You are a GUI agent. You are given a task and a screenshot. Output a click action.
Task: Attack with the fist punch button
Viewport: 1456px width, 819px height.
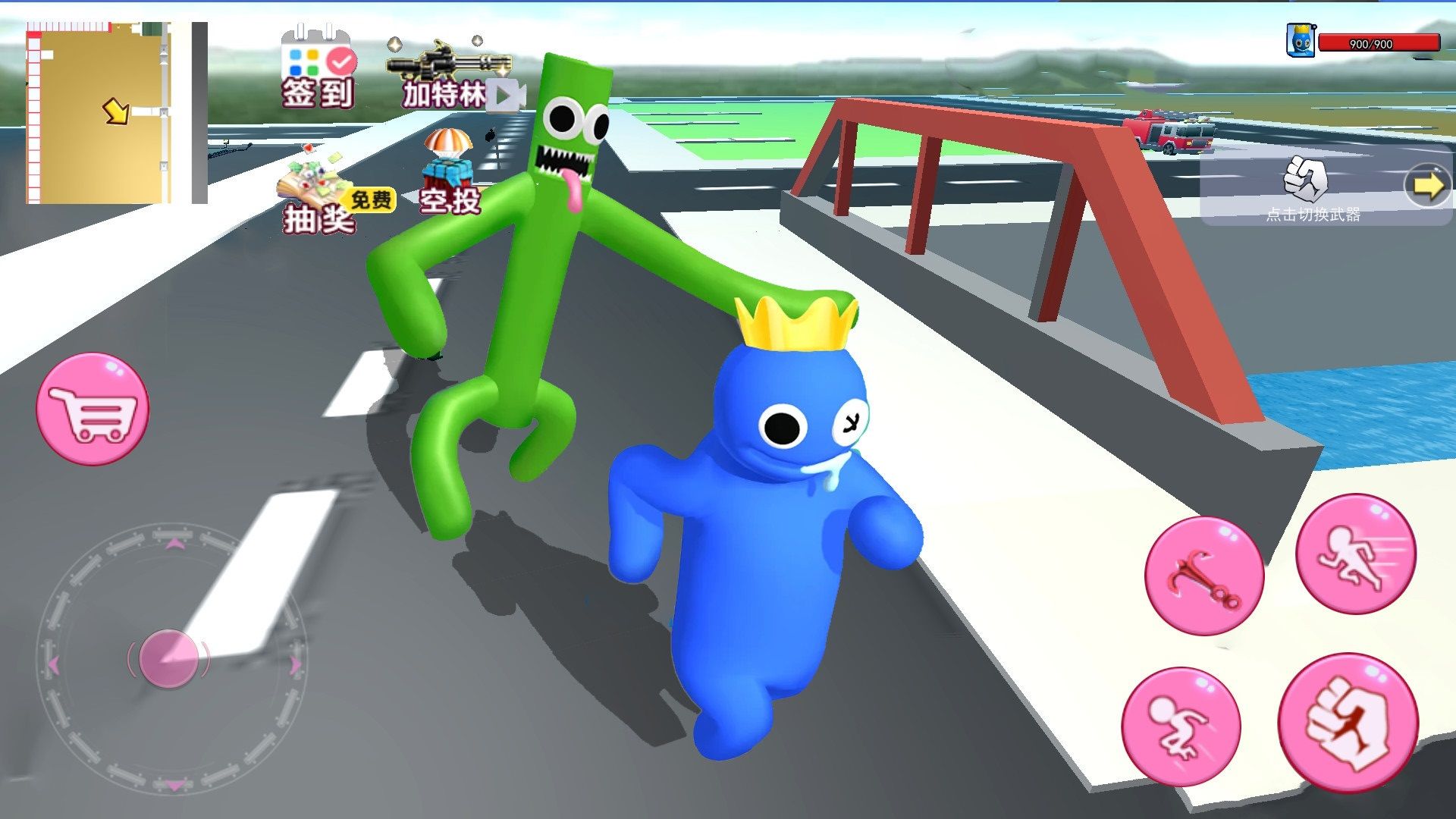[x=1348, y=722]
